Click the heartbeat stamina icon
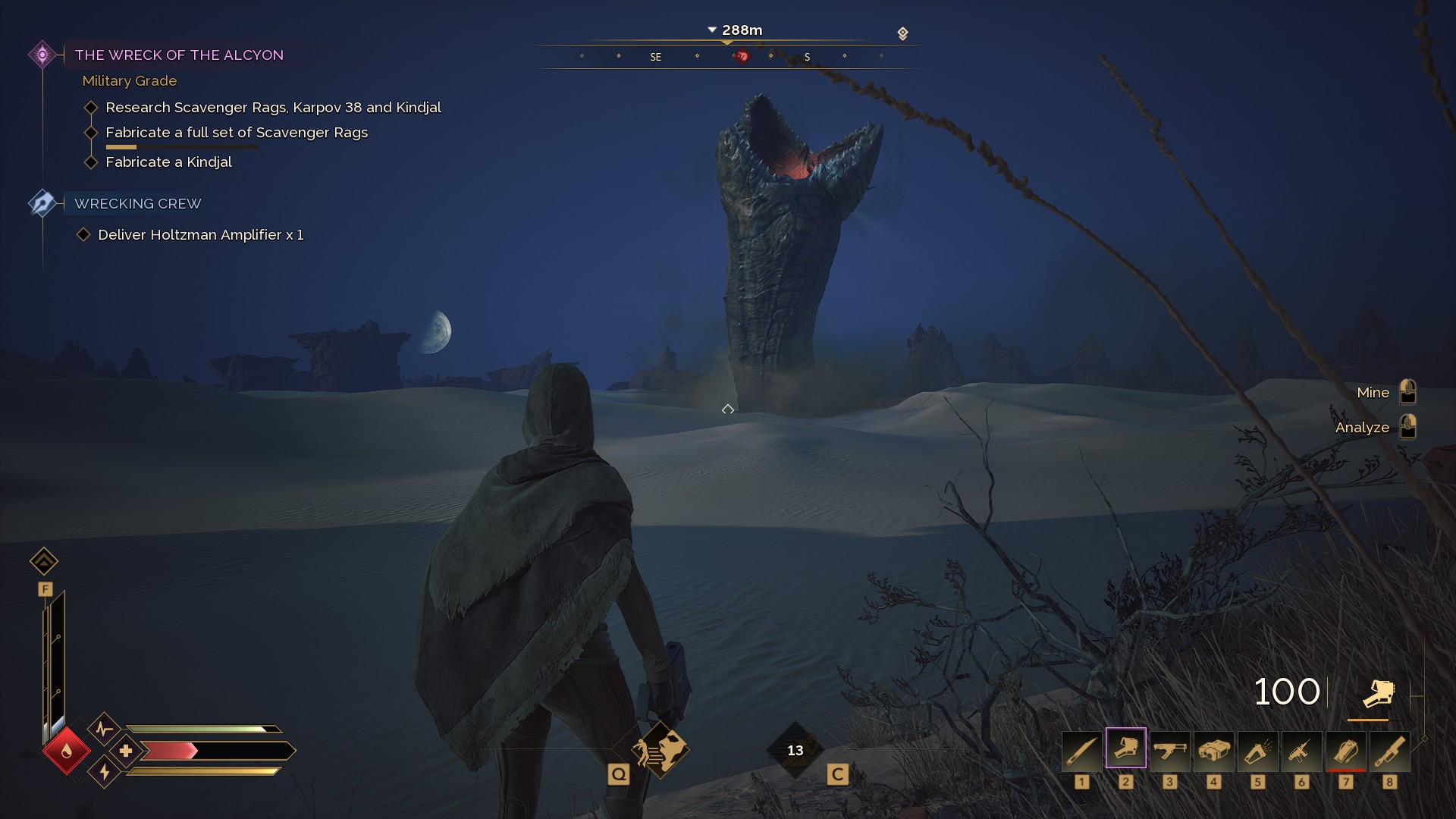Image resolution: width=1456 pixels, height=819 pixels. 105,730
